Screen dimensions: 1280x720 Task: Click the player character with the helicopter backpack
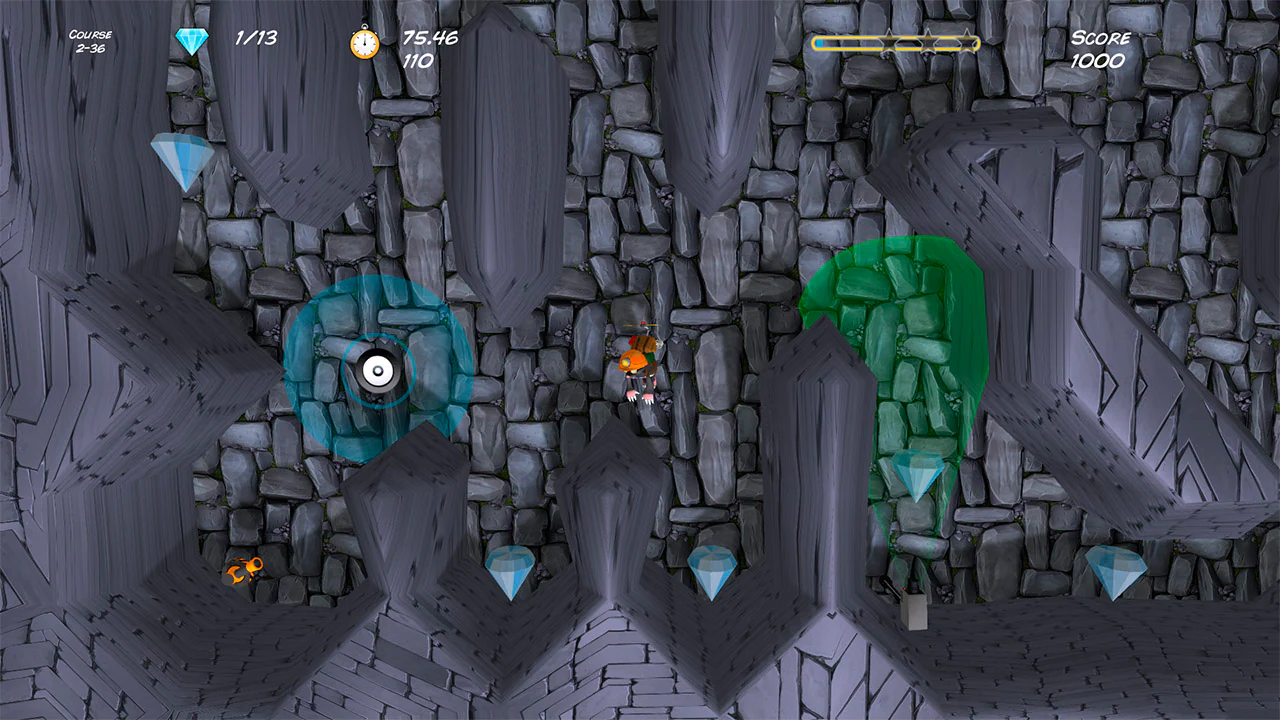641,370
